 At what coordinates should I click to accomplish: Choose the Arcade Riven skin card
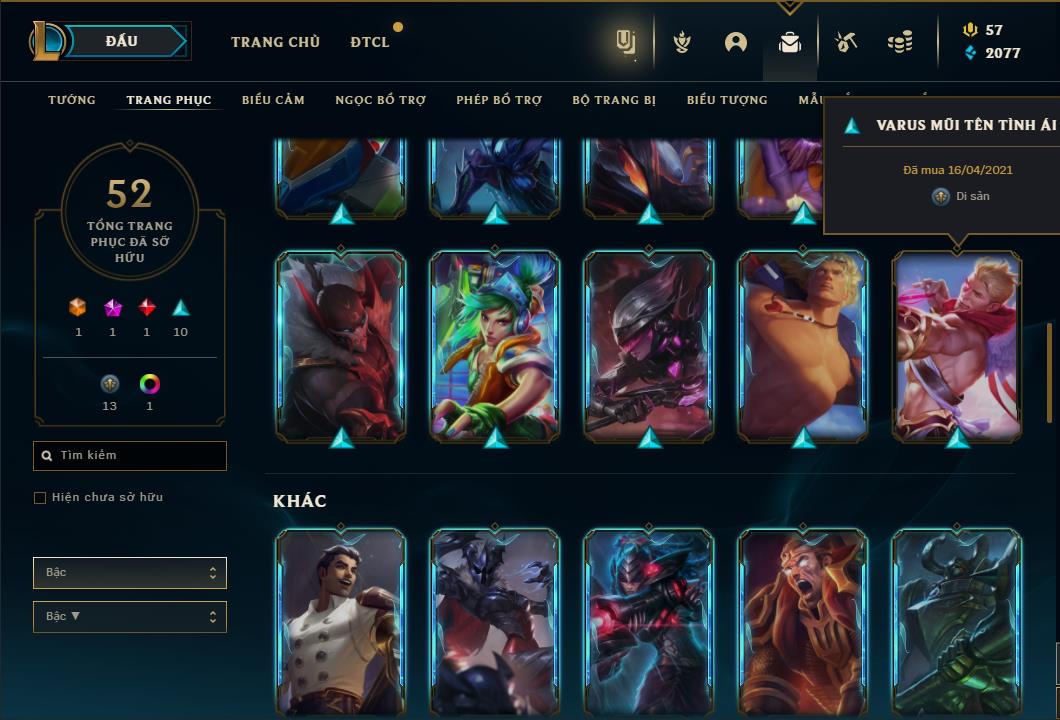(x=495, y=345)
